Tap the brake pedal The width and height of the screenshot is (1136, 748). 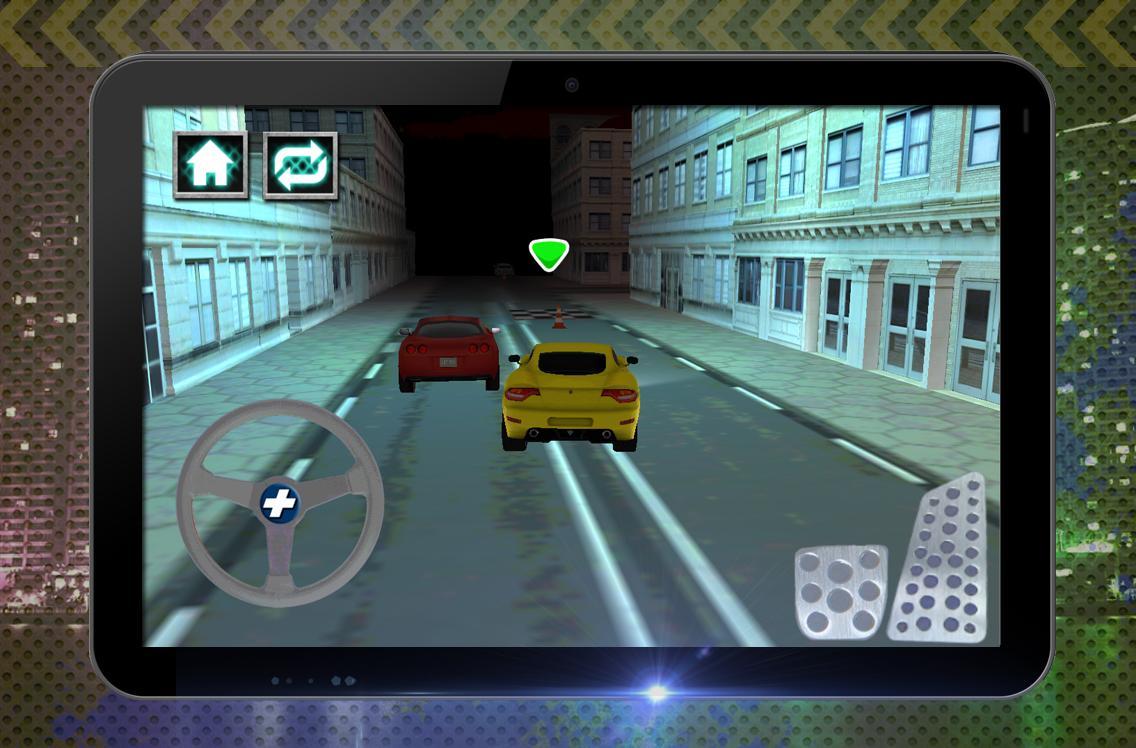[839, 592]
